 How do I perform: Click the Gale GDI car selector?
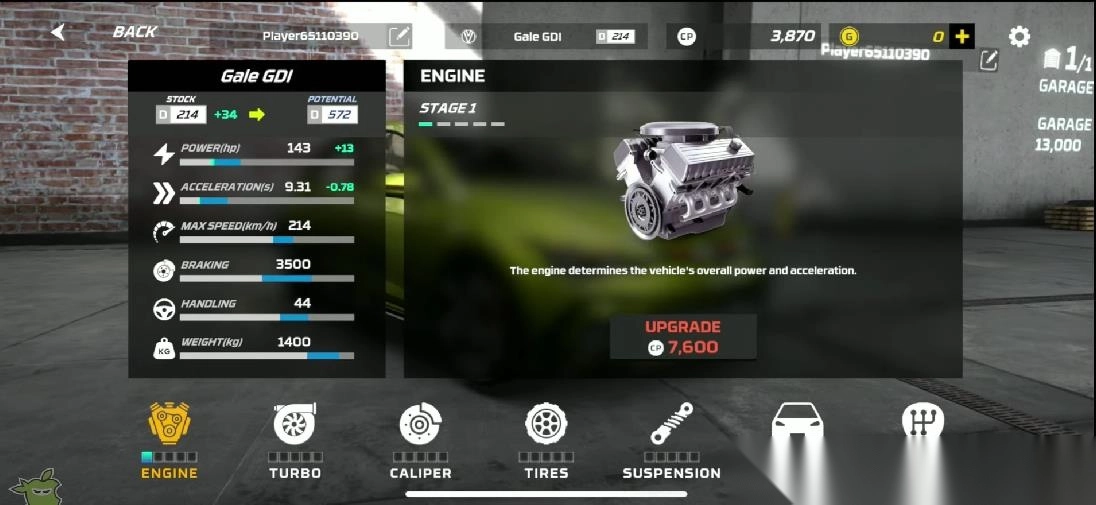pos(546,37)
